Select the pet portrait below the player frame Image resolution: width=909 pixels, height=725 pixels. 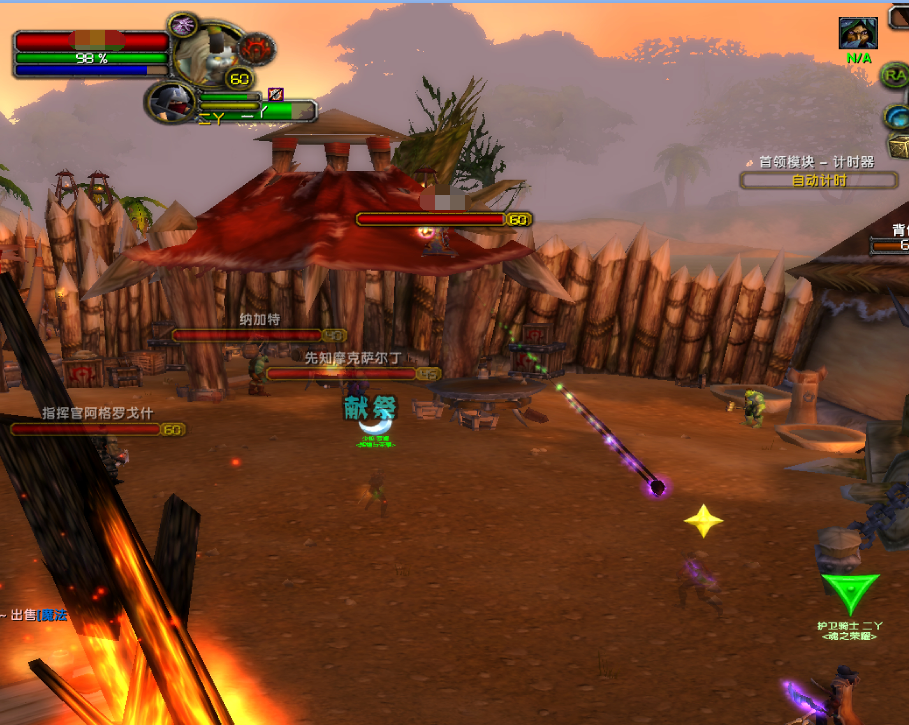click(x=171, y=101)
